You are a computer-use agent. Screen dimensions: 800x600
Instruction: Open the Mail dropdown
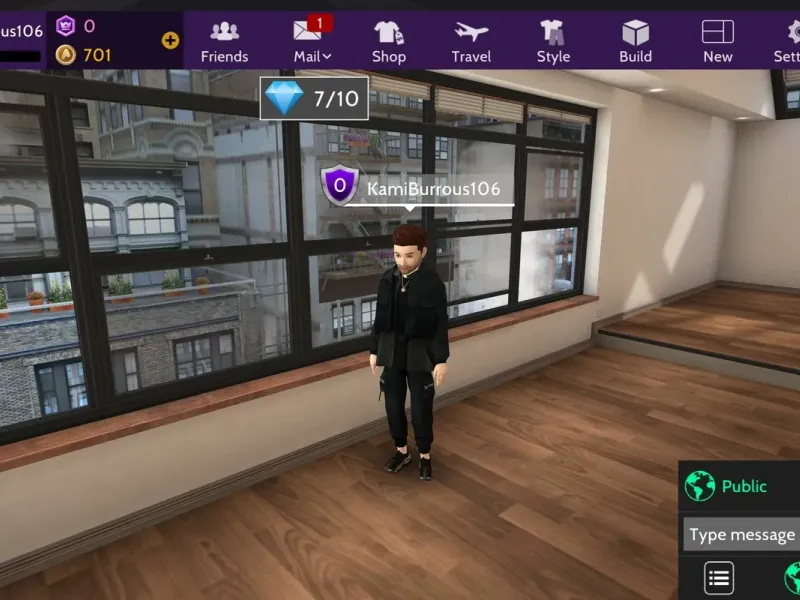click(312, 41)
